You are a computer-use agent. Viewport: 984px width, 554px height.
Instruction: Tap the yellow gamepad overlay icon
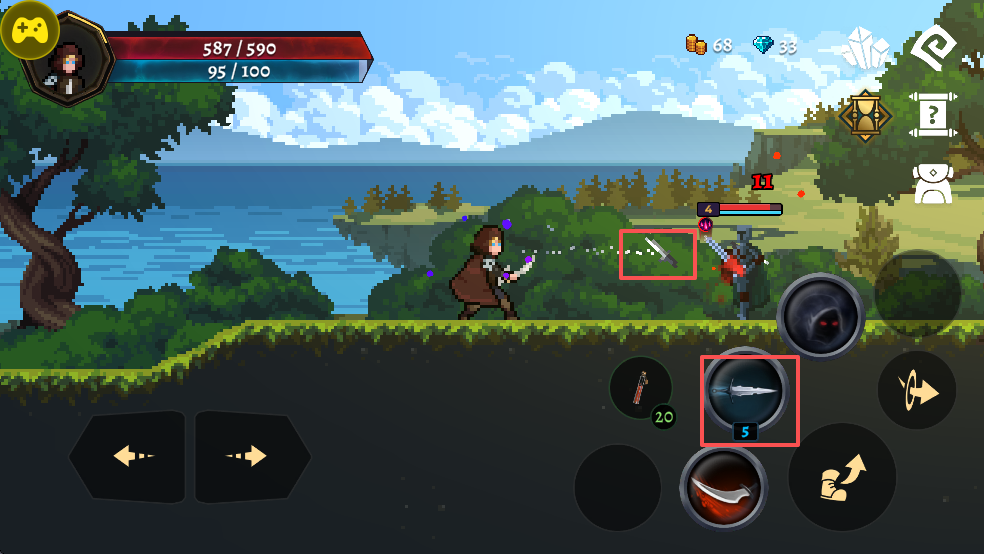point(30,31)
